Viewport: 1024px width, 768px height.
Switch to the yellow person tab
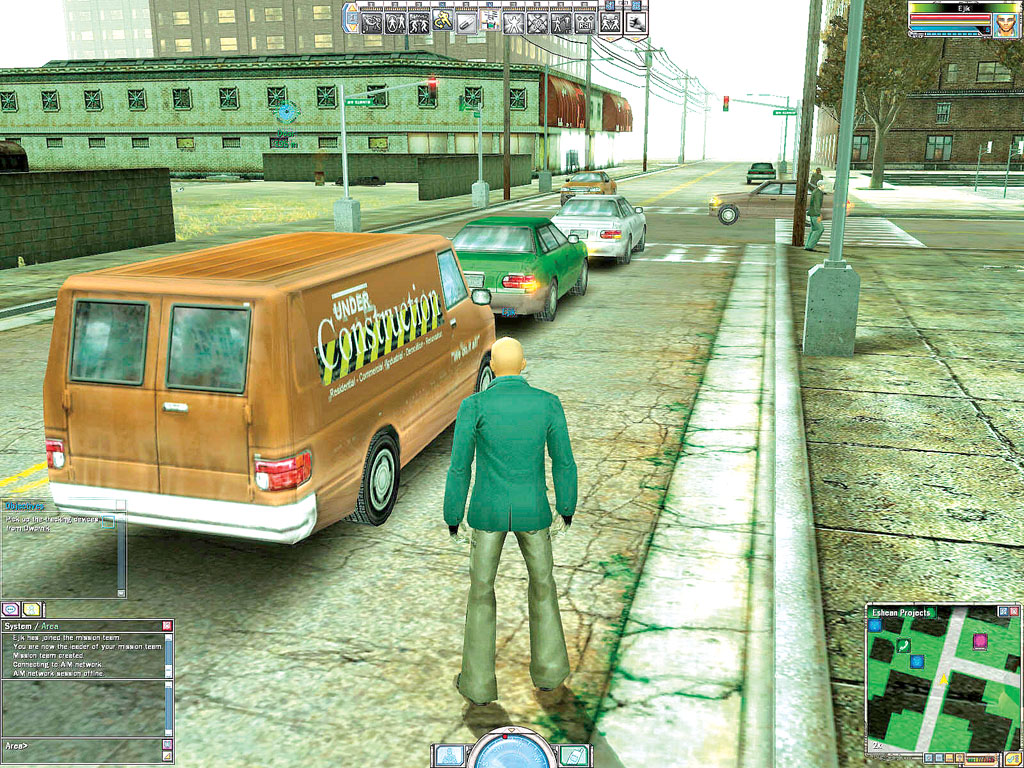(32, 608)
